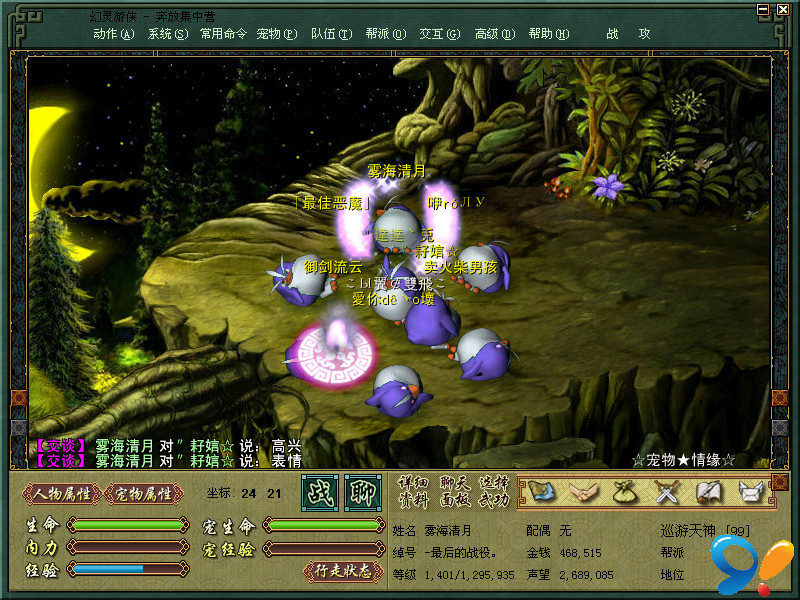This screenshot has height=600, width=800.
Task: Open the 系统 (System) menu
Action: click(167, 33)
